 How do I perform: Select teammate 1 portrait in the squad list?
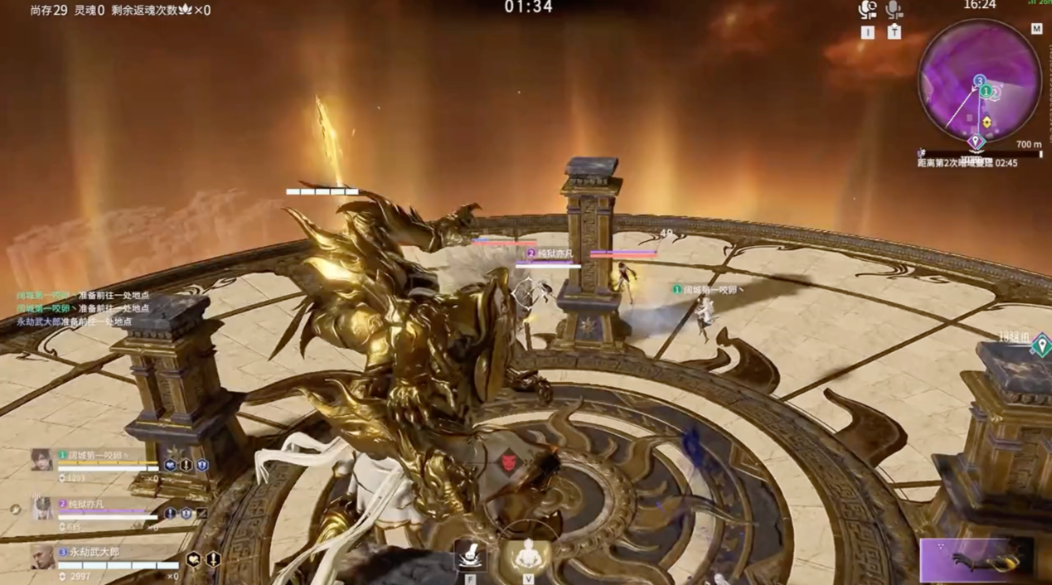click(x=42, y=460)
